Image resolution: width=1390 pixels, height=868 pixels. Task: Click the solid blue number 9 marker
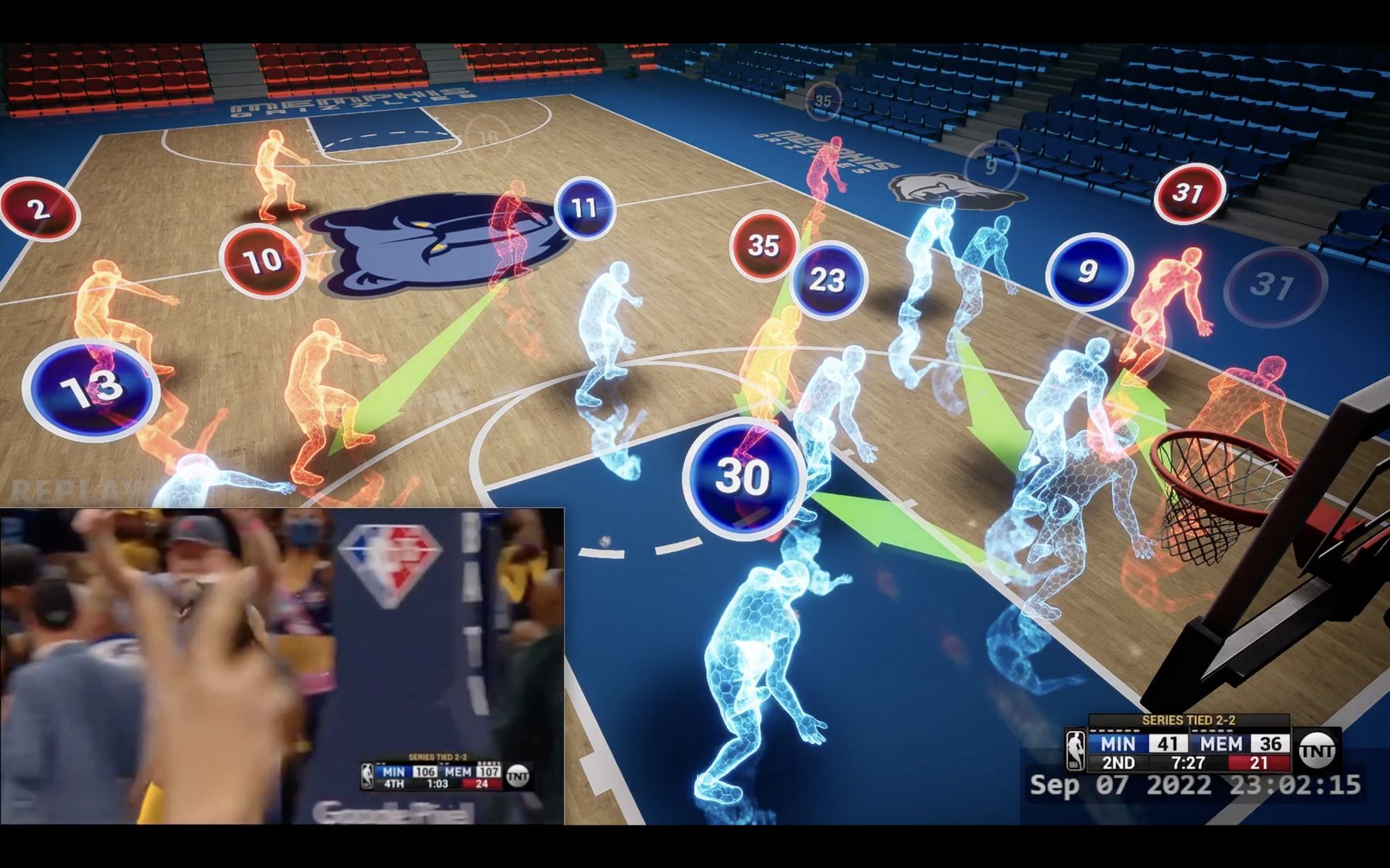pyautogui.click(x=1088, y=271)
